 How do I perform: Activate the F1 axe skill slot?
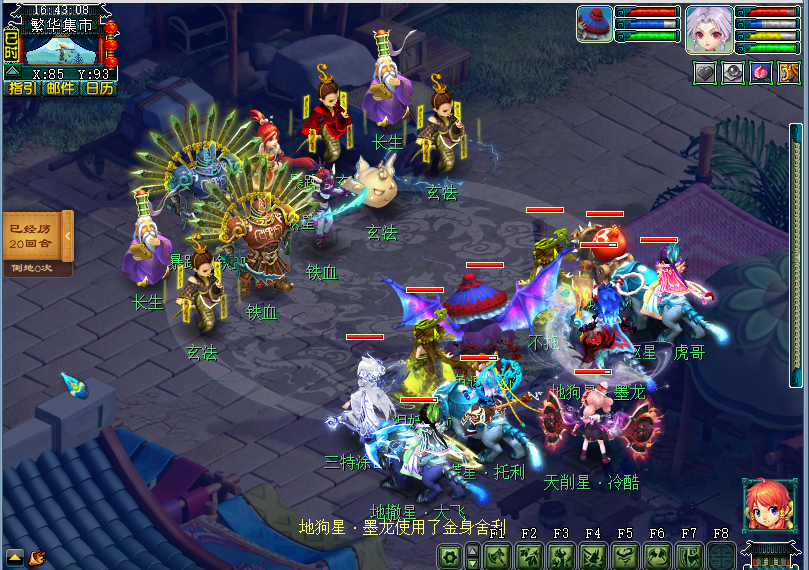coord(498,556)
